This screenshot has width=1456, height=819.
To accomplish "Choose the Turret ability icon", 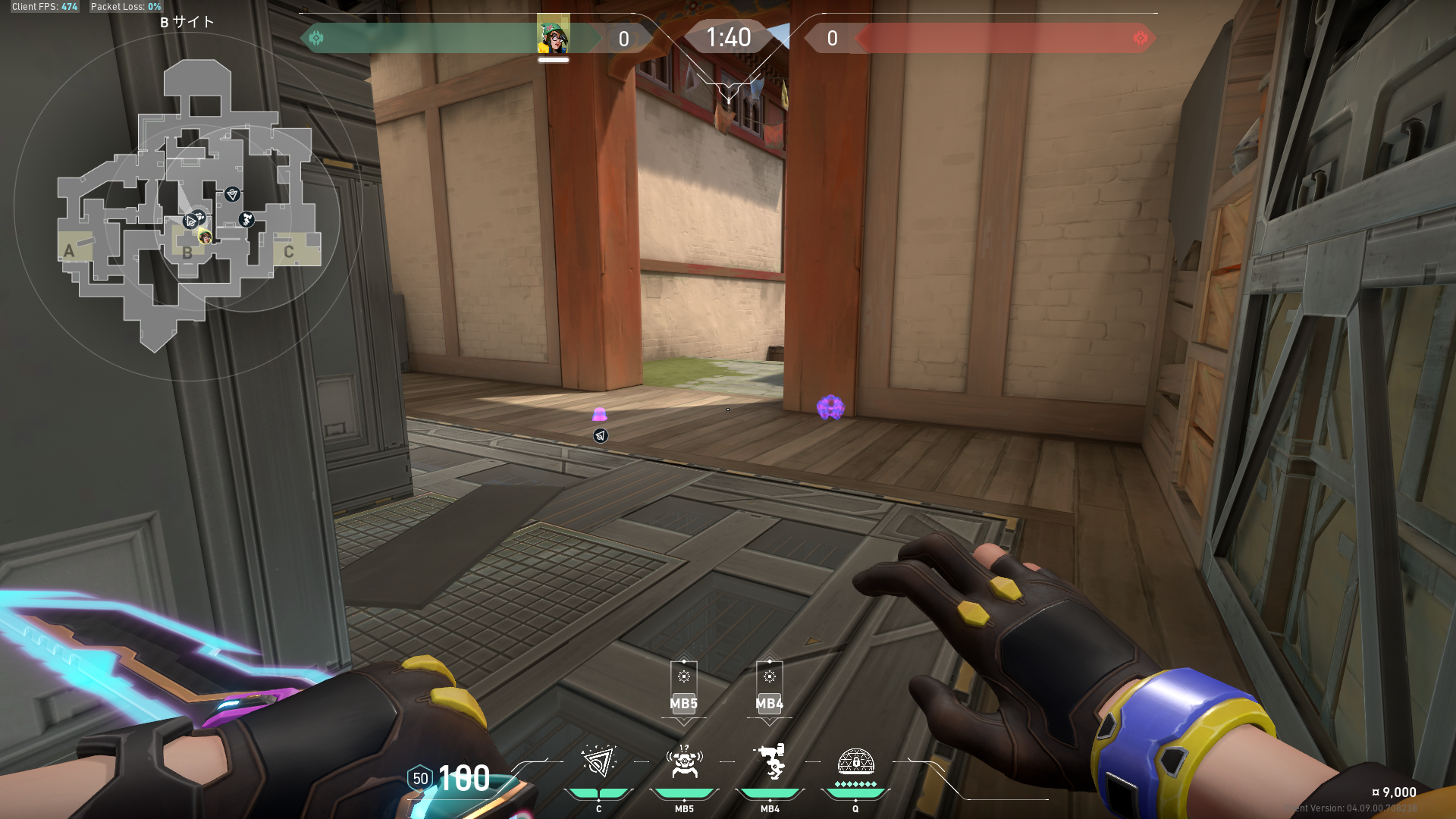I will (770, 761).
